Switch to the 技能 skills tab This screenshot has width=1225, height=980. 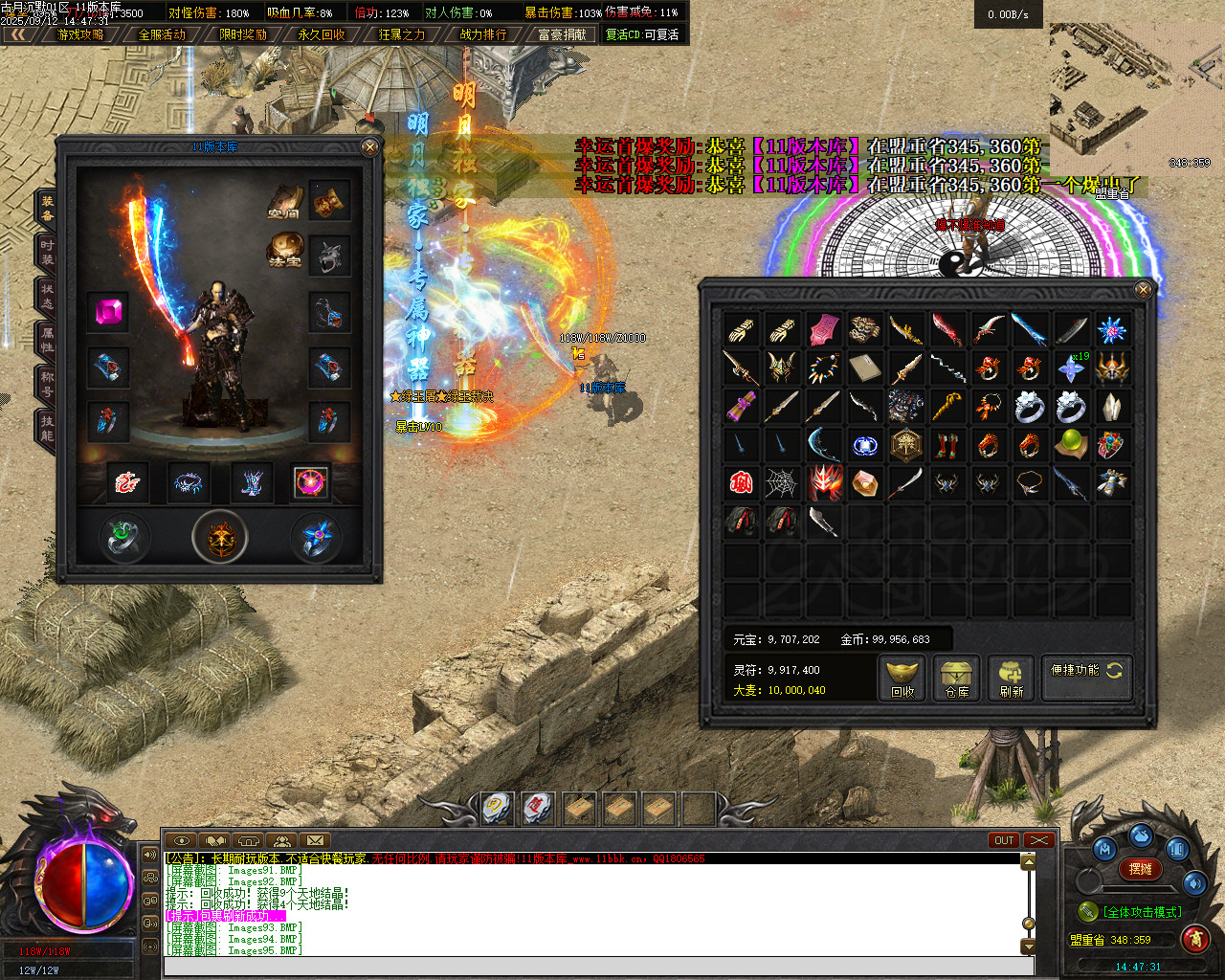click(47, 428)
